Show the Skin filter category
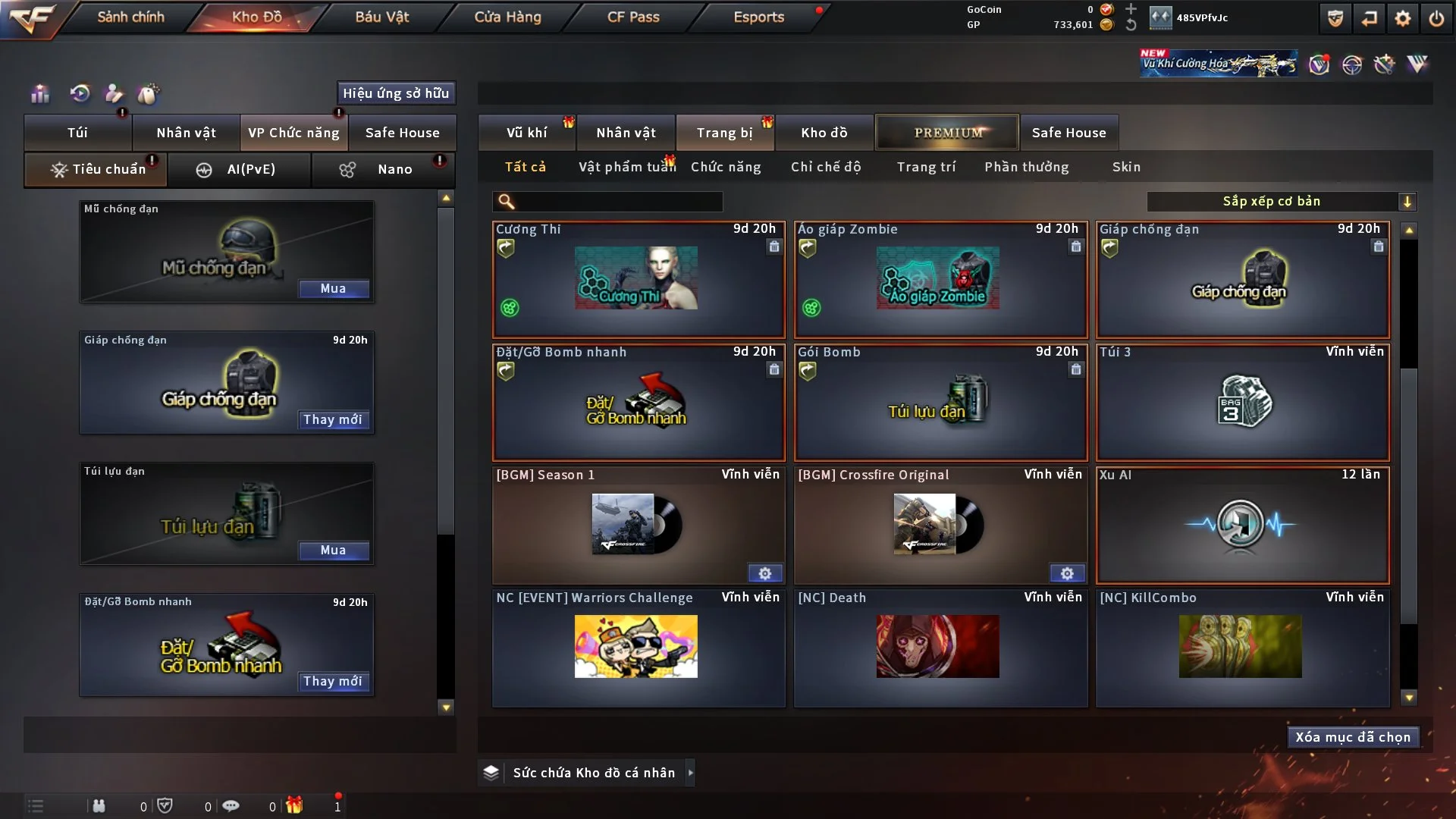This screenshot has width=1456, height=819. click(x=1126, y=167)
